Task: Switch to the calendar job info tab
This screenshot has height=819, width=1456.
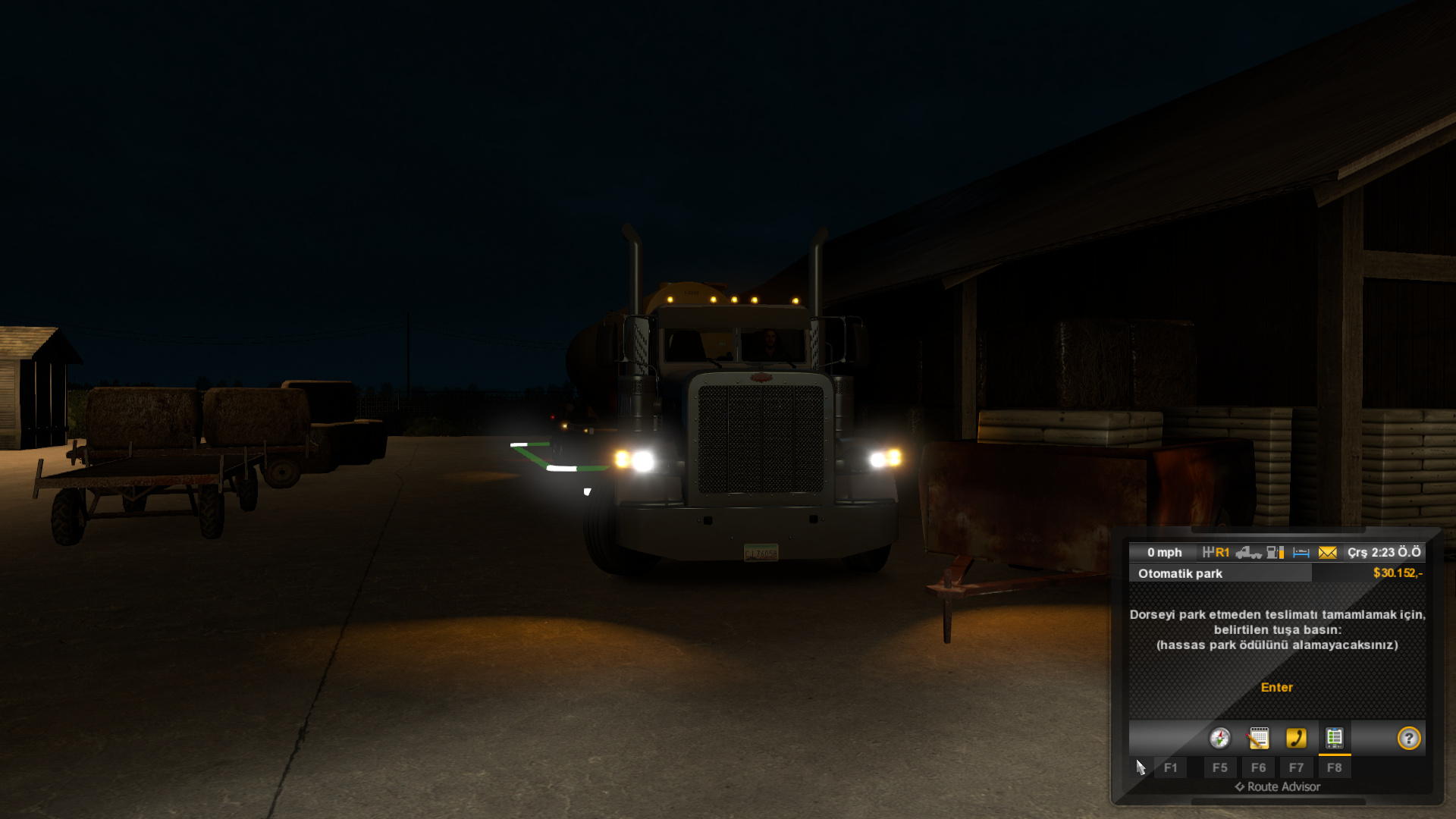Action: tap(1258, 738)
